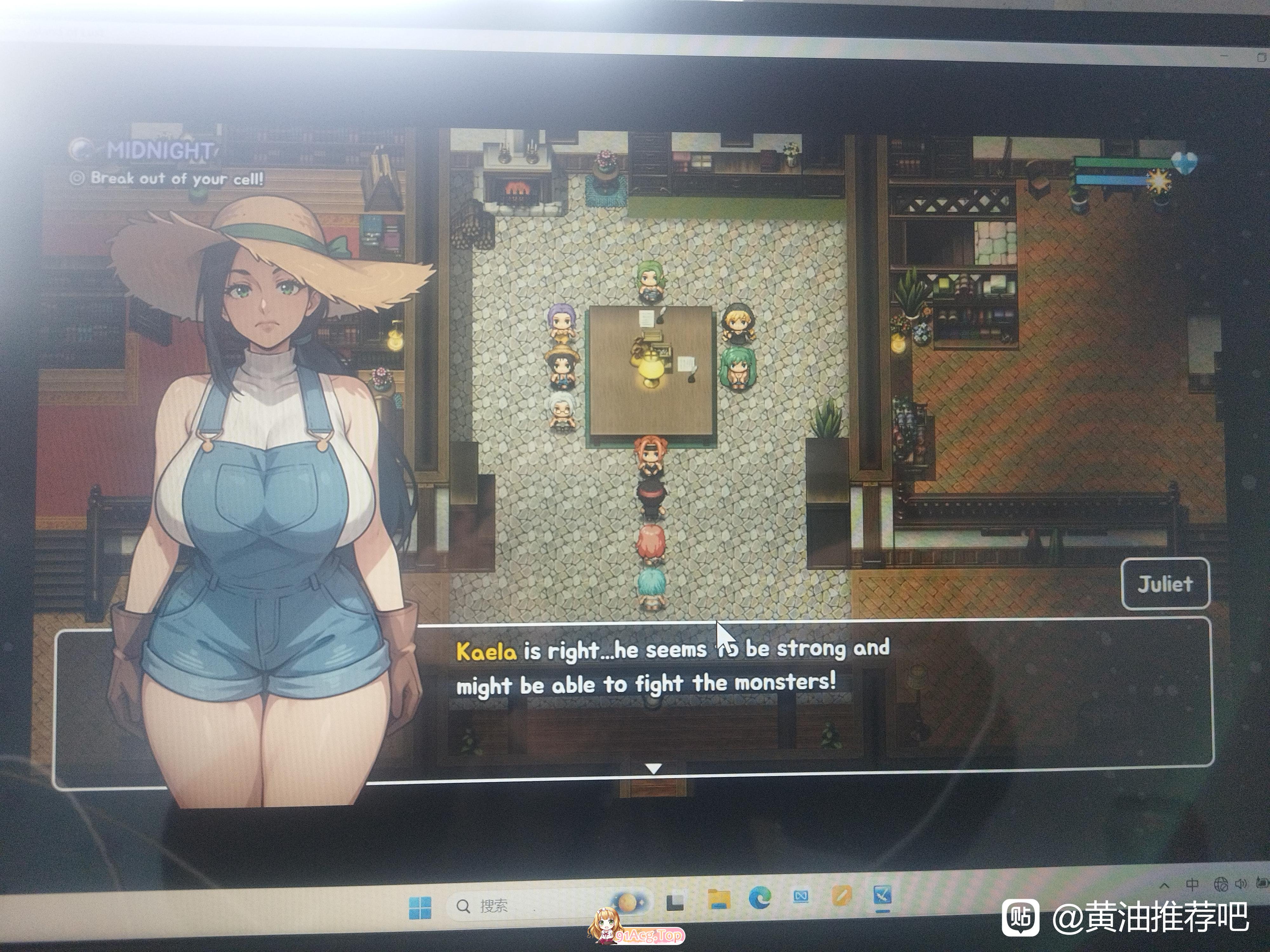1270x952 pixels.
Task: Expand hidden tray icons with the chevron
Action: [x=1164, y=885]
